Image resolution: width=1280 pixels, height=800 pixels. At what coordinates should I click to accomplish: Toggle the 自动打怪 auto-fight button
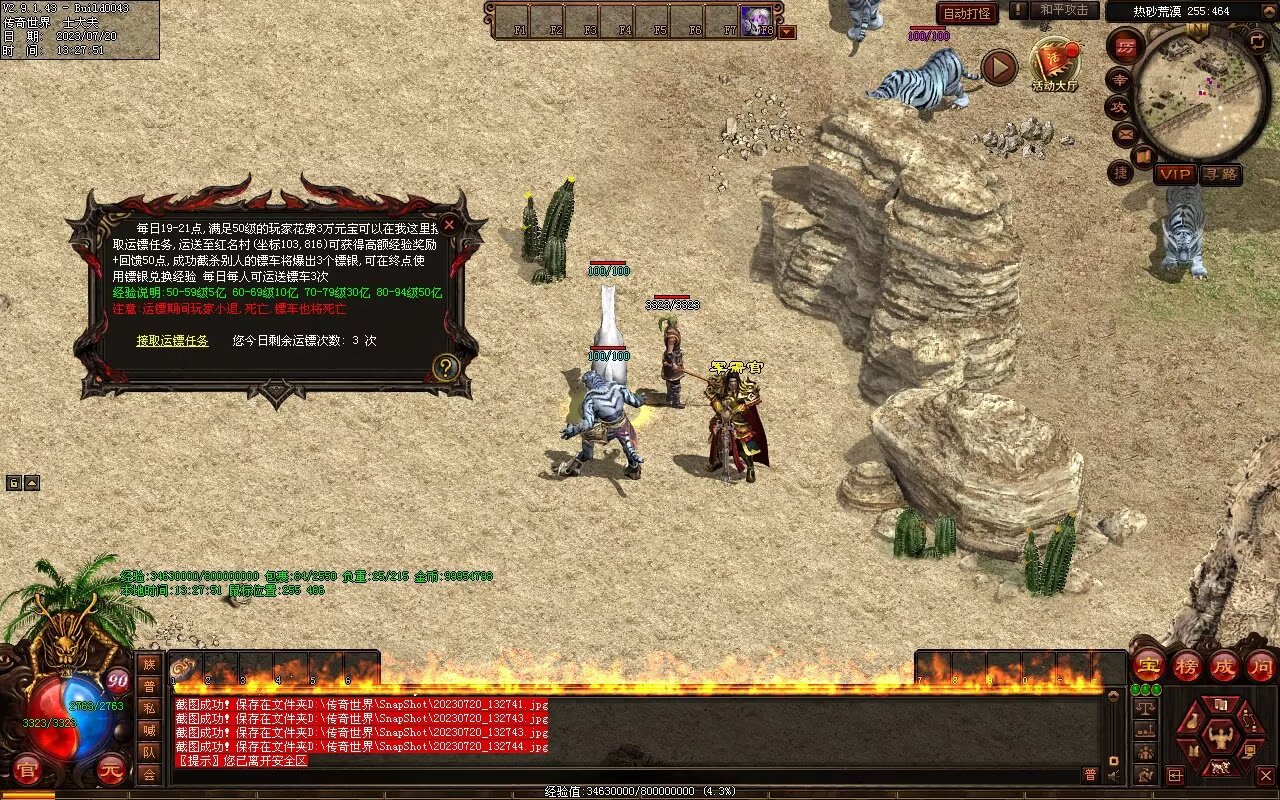(x=967, y=14)
